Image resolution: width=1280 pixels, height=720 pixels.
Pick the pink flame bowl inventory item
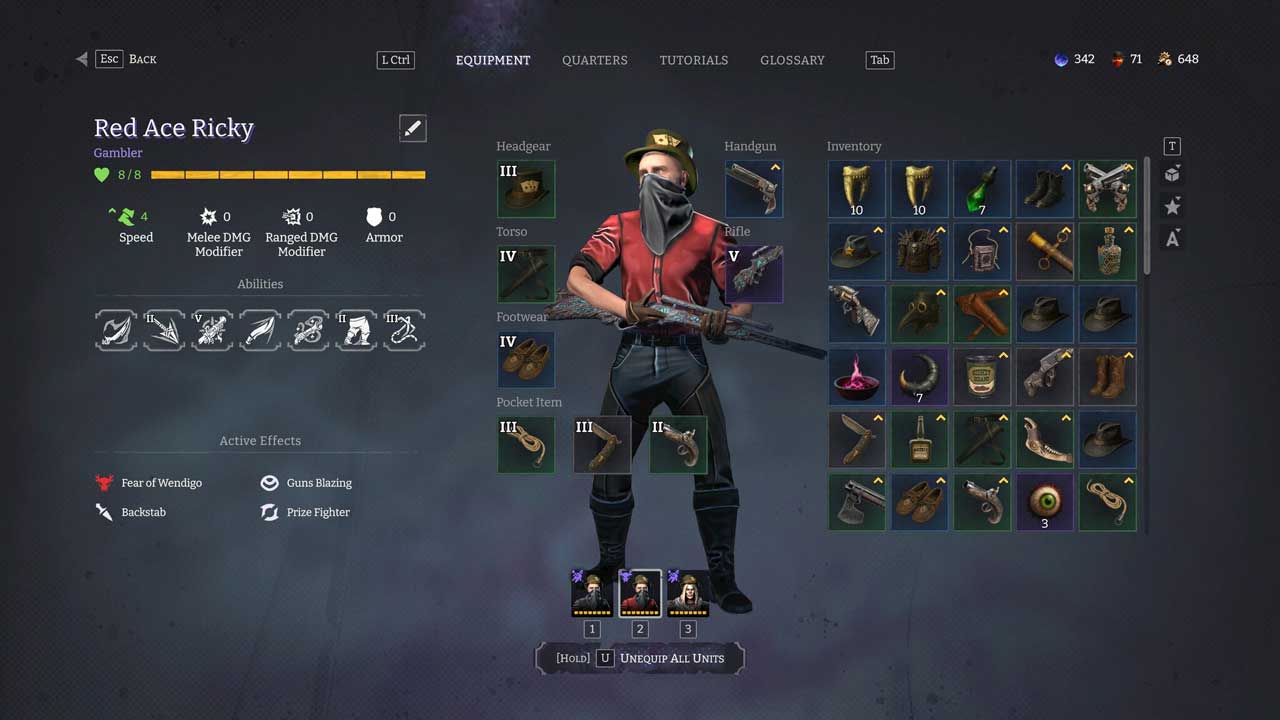point(856,377)
